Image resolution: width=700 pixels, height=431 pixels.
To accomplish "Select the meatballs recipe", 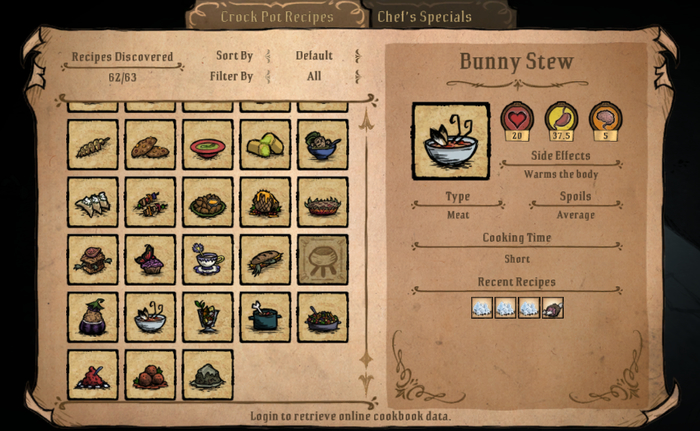I will tap(150, 374).
